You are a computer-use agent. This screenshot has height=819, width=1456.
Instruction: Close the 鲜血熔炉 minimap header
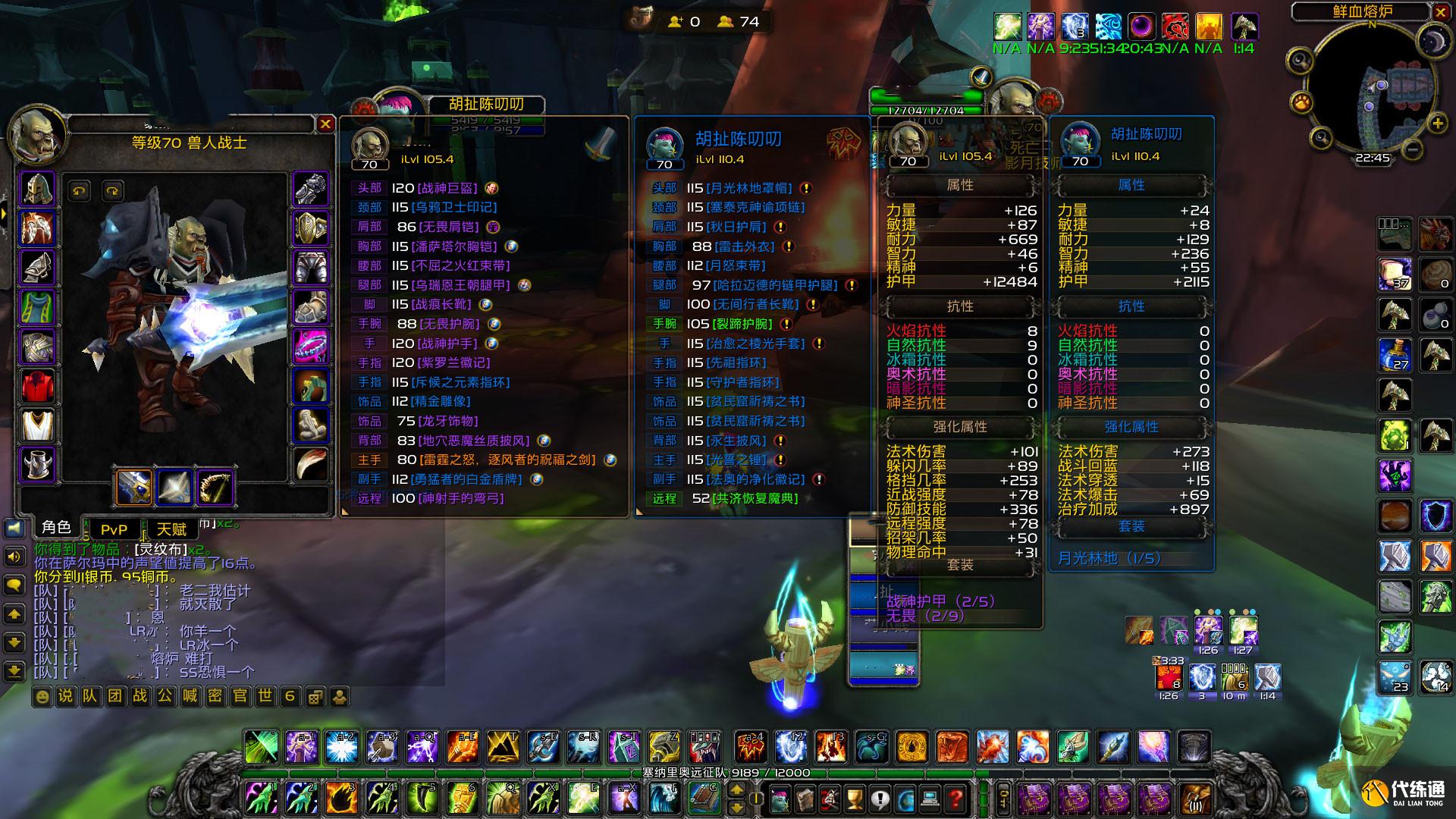[x=1441, y=11]
